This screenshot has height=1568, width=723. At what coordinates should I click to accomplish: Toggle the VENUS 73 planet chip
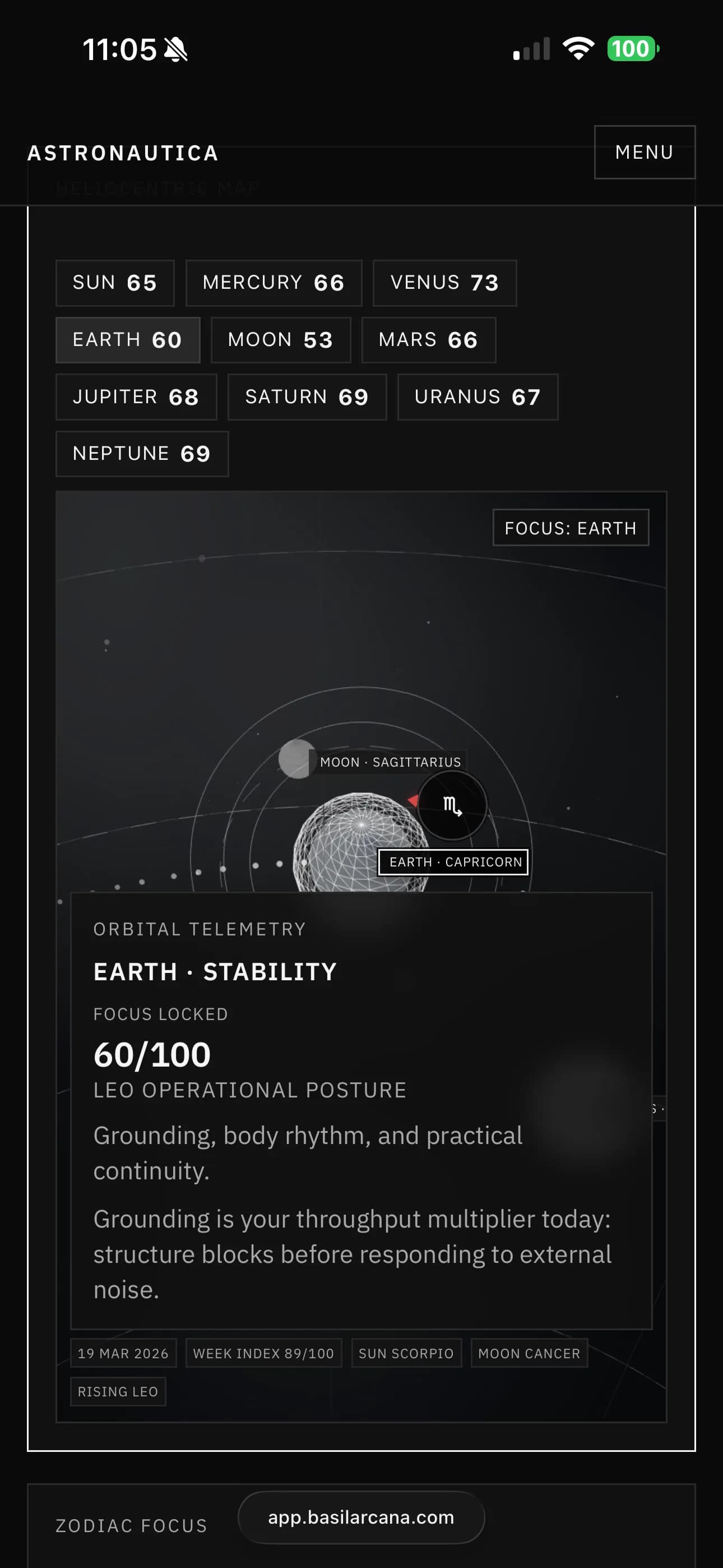click(444, 283)
